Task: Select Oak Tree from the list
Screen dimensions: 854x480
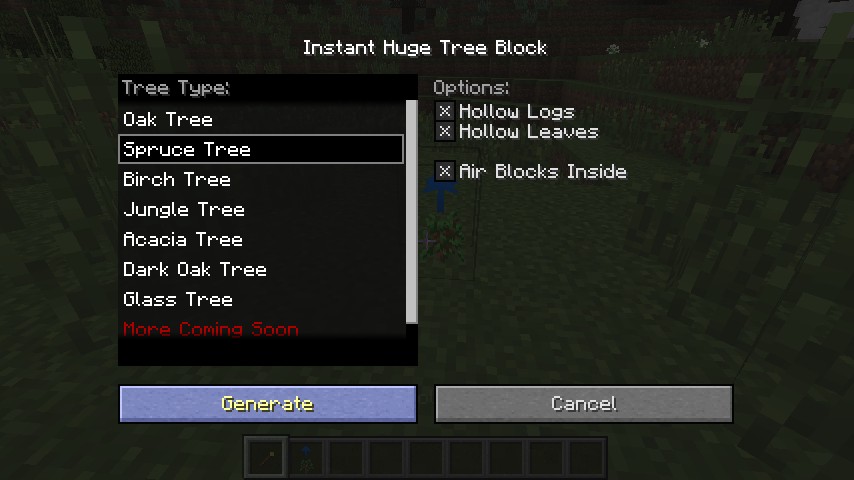Action: point(168,120)
